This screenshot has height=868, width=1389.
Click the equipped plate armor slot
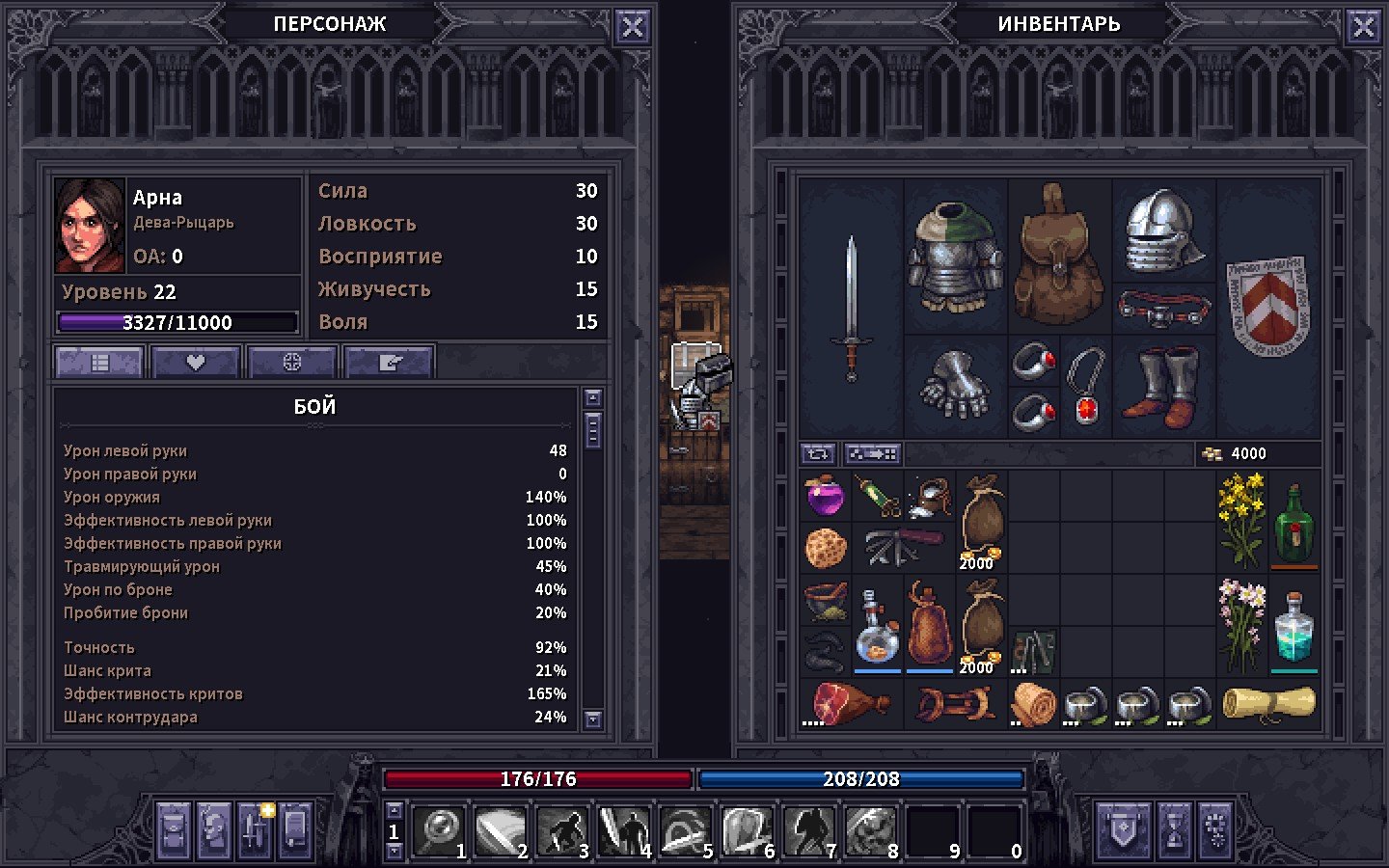coord(954,256)
